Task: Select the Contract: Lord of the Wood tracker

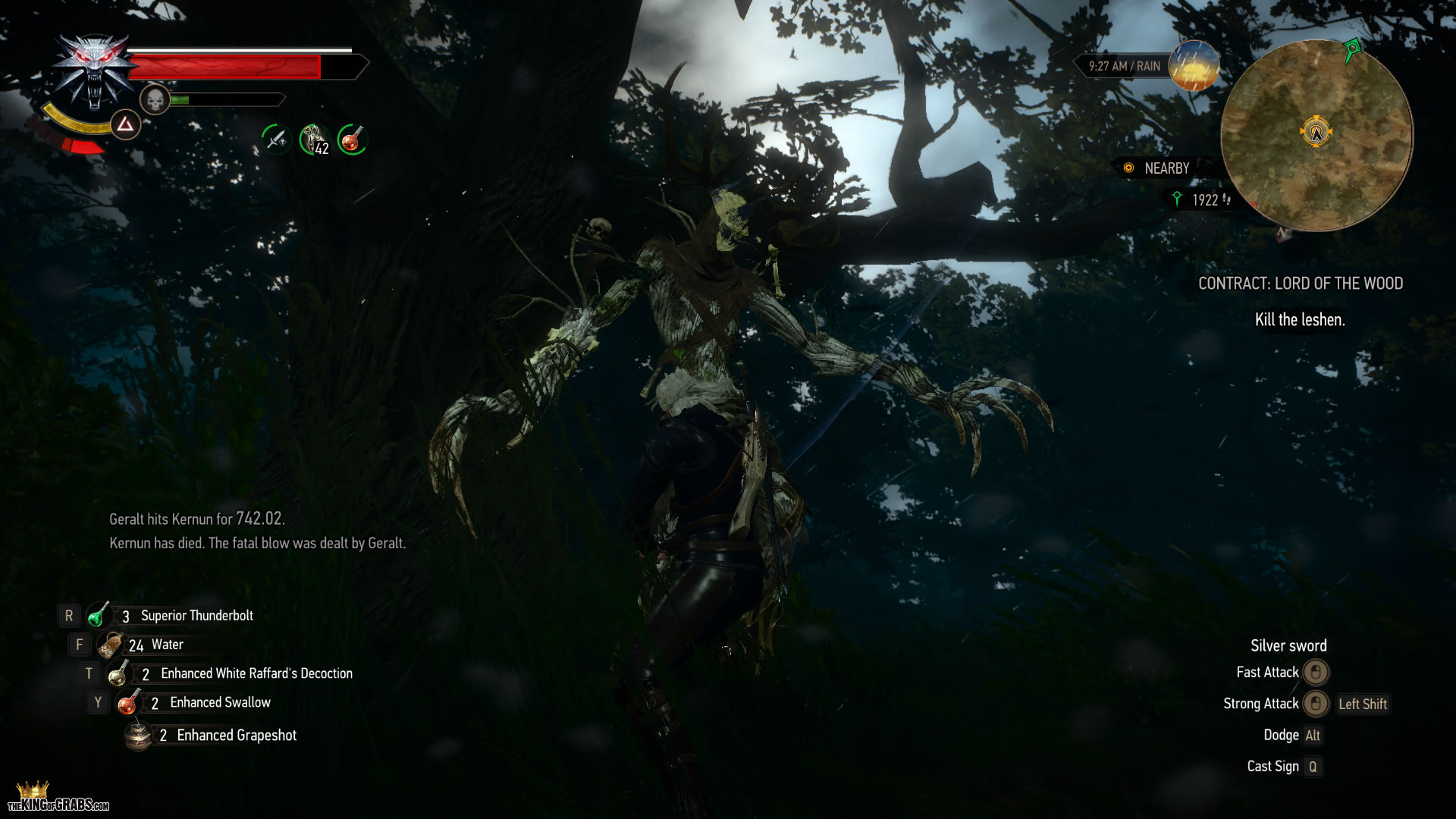Action: pyautogui.click(x=1300, y=284)
